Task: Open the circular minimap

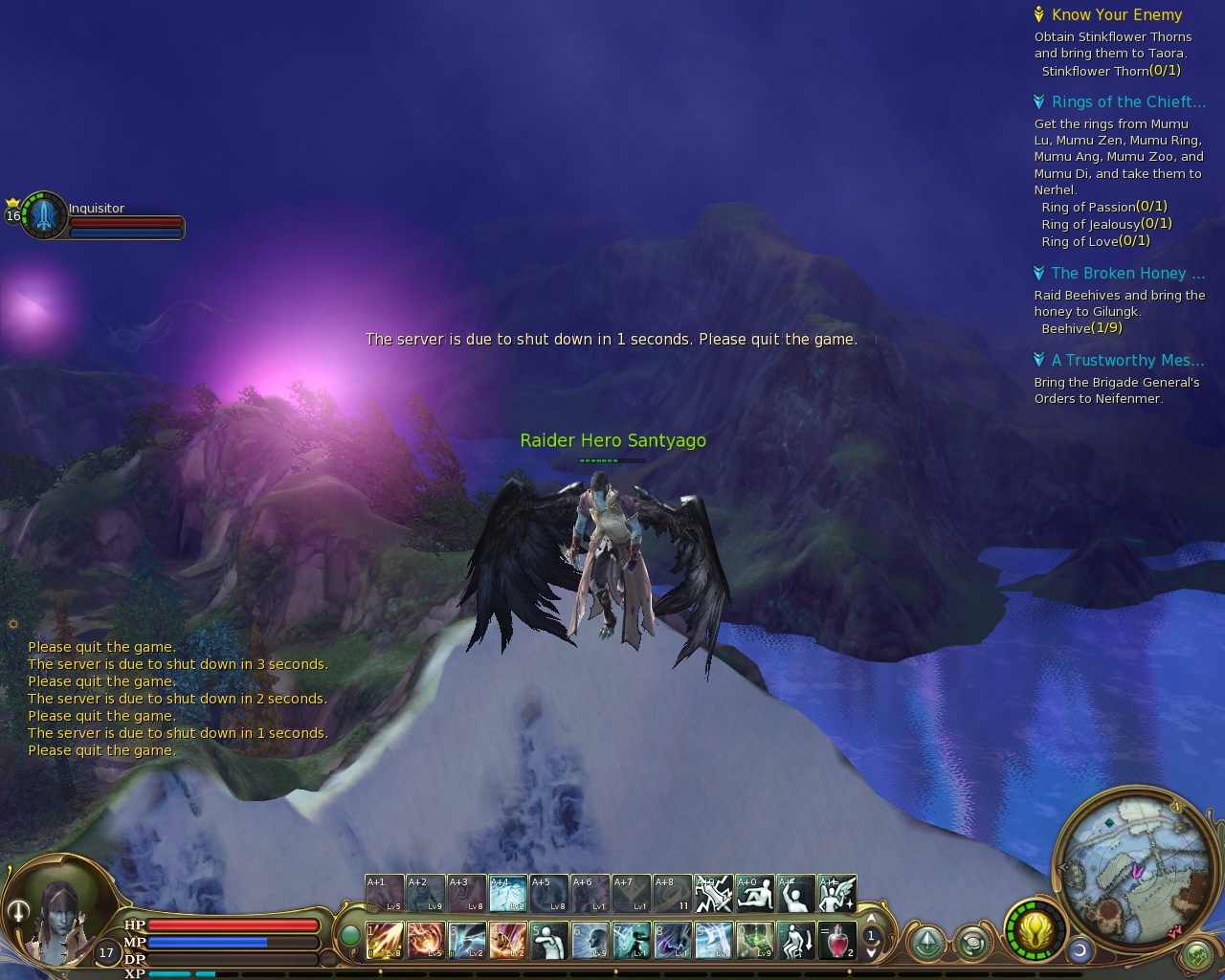Action: pyautogui.click(x=1129, y=855)
